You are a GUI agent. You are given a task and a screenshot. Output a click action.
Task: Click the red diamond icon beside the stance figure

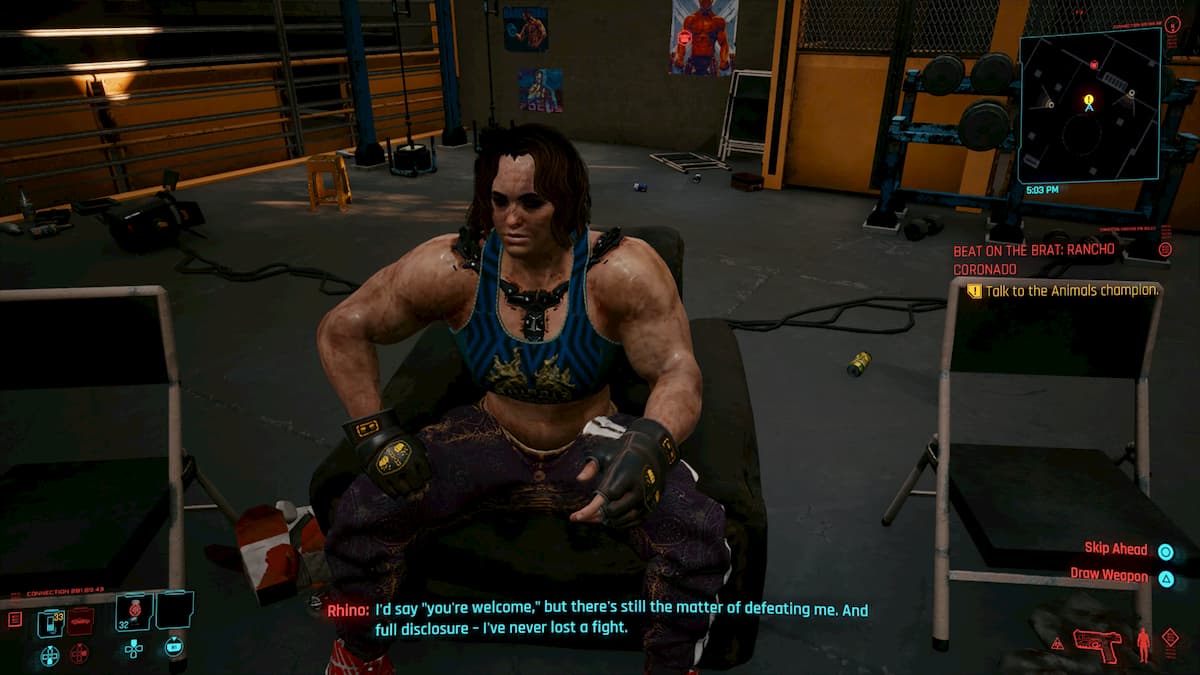point(1170,638)
